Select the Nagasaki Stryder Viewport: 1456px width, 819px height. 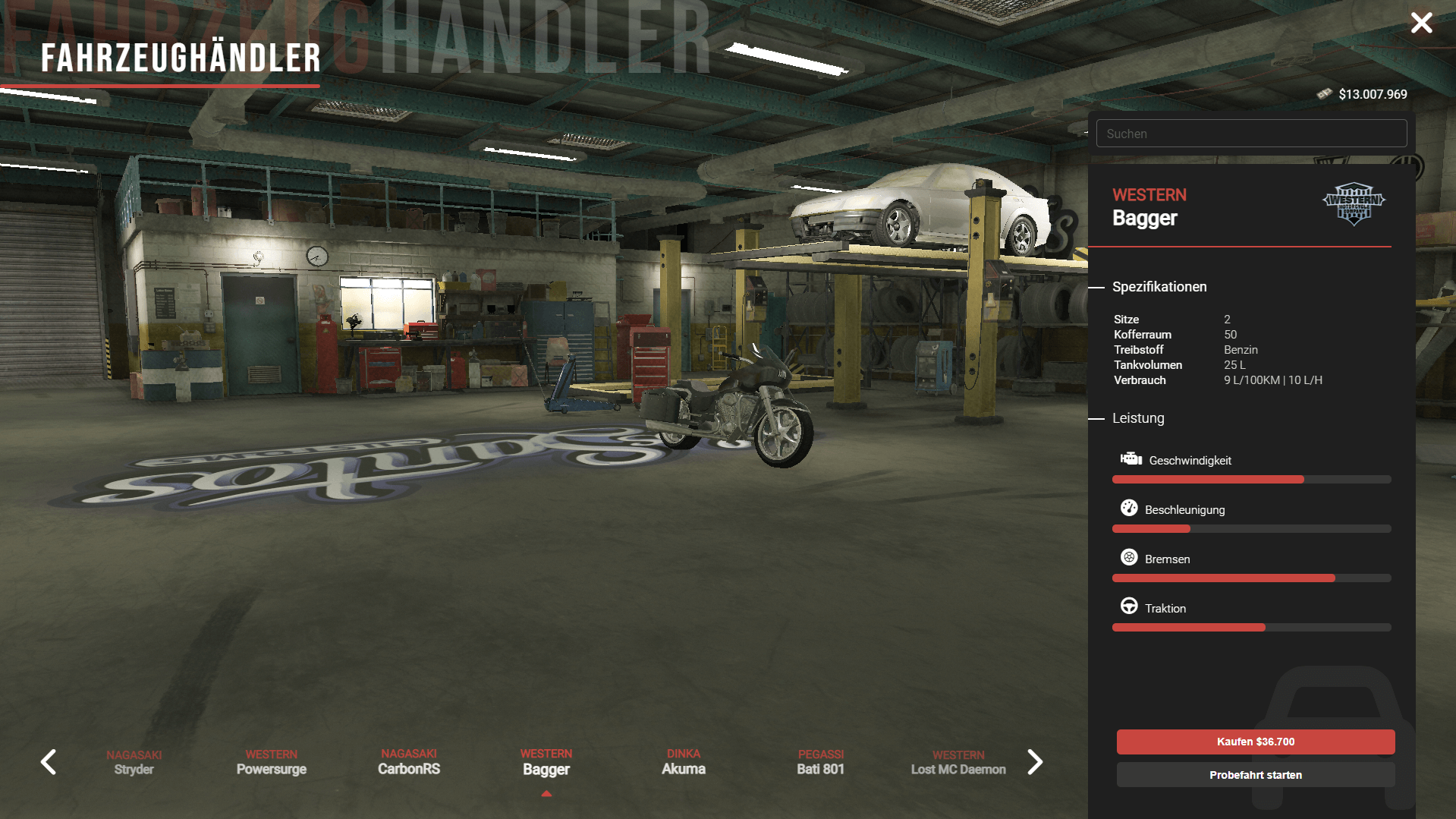(x=134, y=762)
